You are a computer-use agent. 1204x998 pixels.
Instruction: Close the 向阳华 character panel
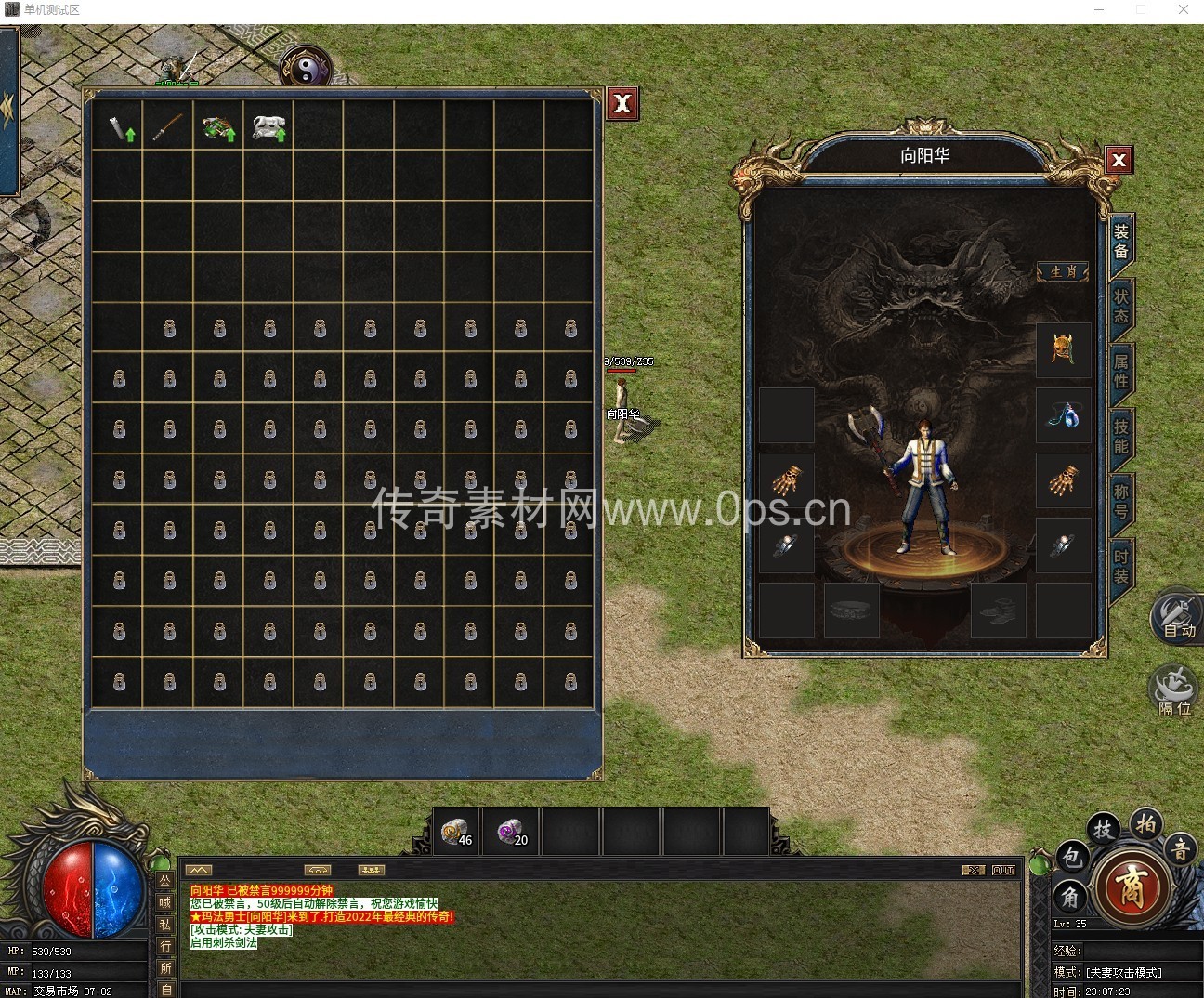coord(1119,160)
